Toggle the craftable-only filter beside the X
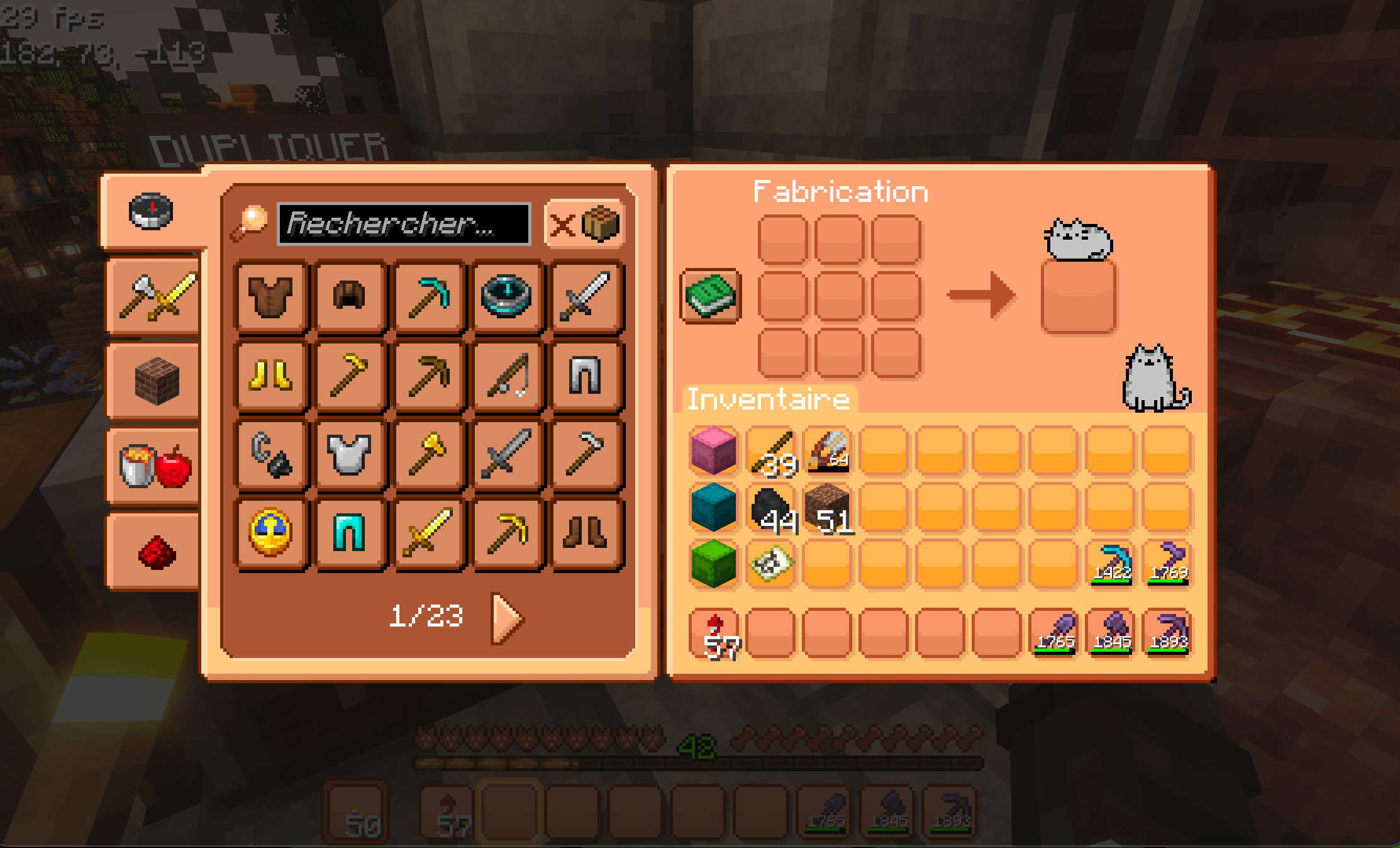Screen dimensions: 1400x848 pyautogui.click(x=601, y=225)
